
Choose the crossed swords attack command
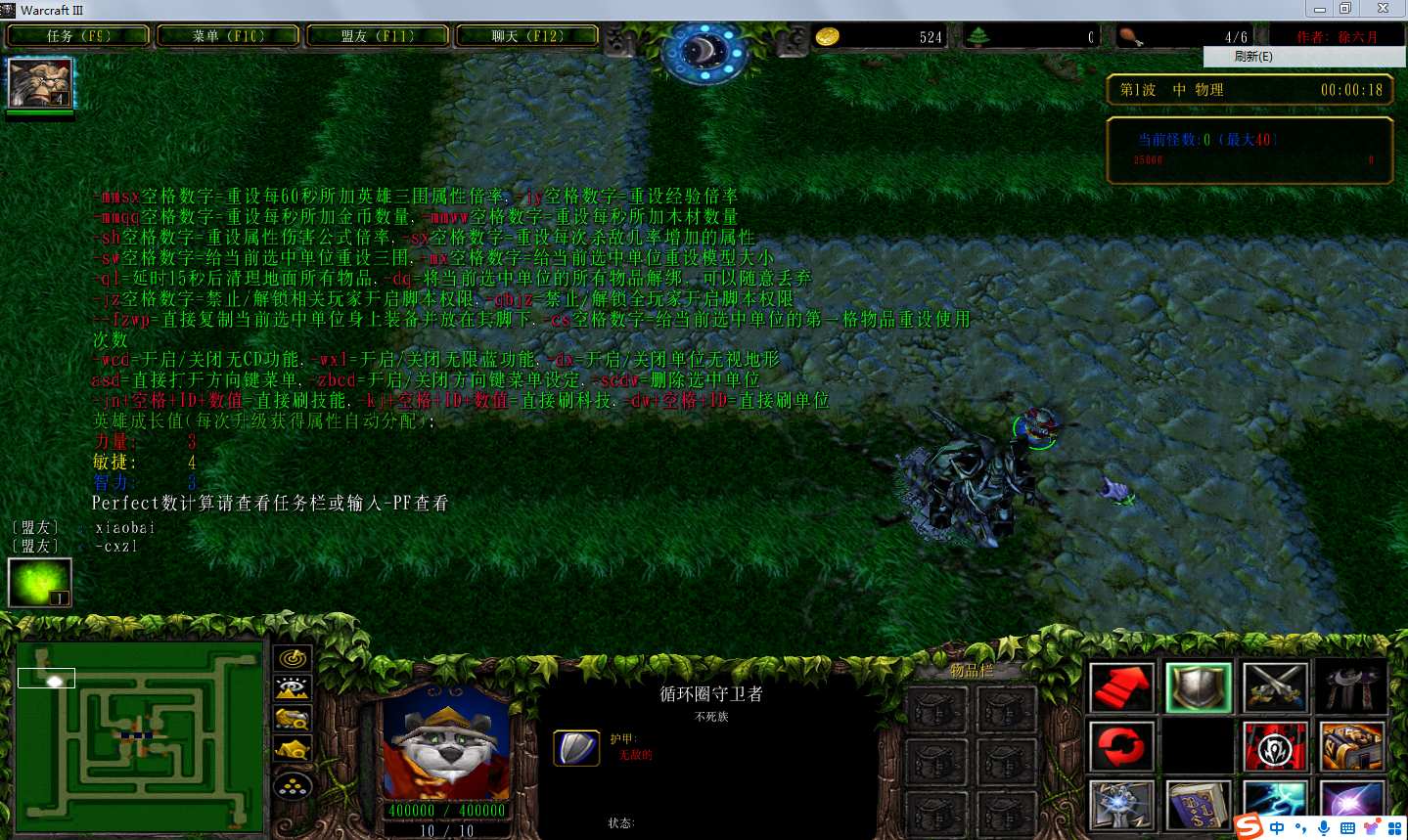[x=1275, y=686]
